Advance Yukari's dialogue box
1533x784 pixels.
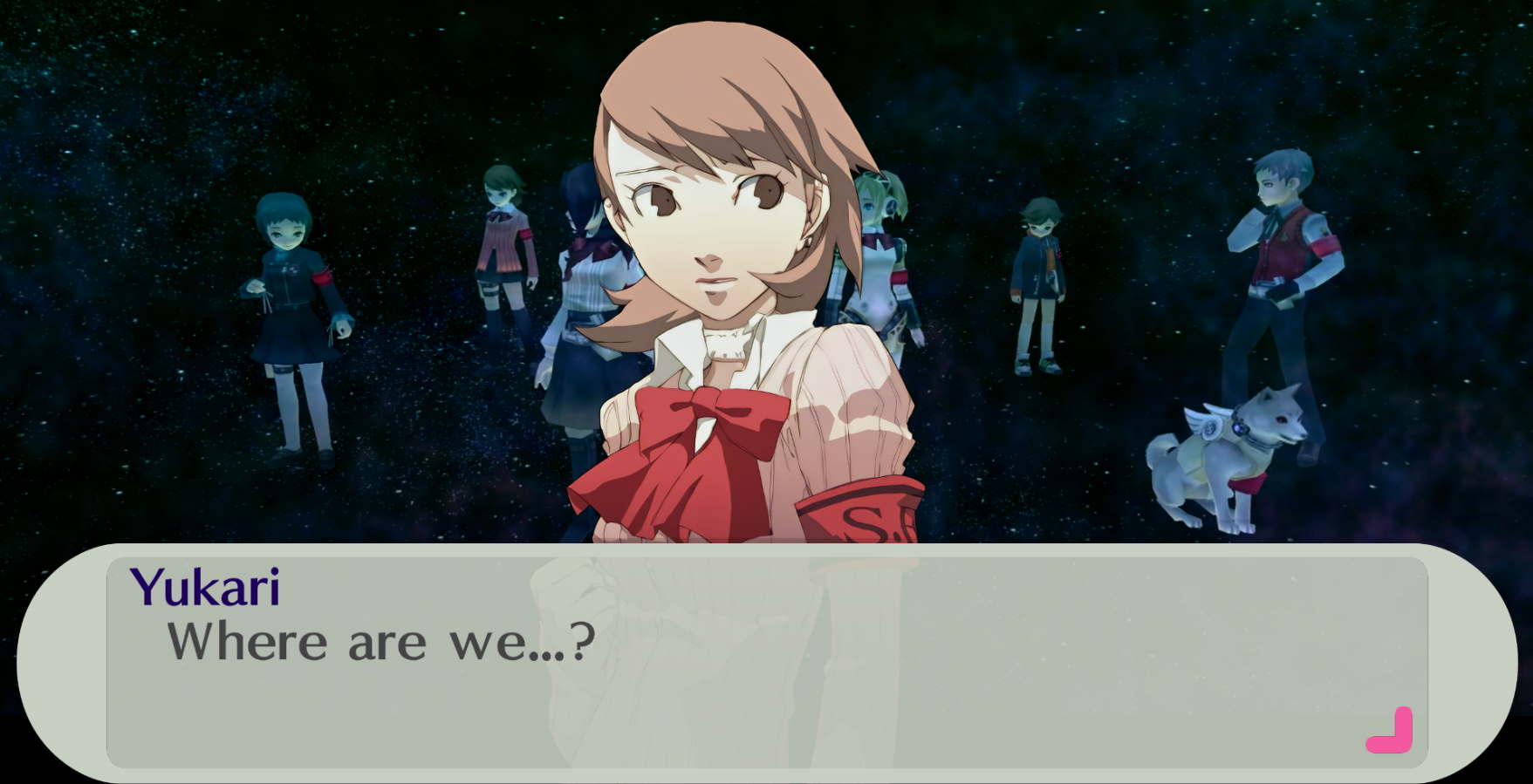(766, 661)
